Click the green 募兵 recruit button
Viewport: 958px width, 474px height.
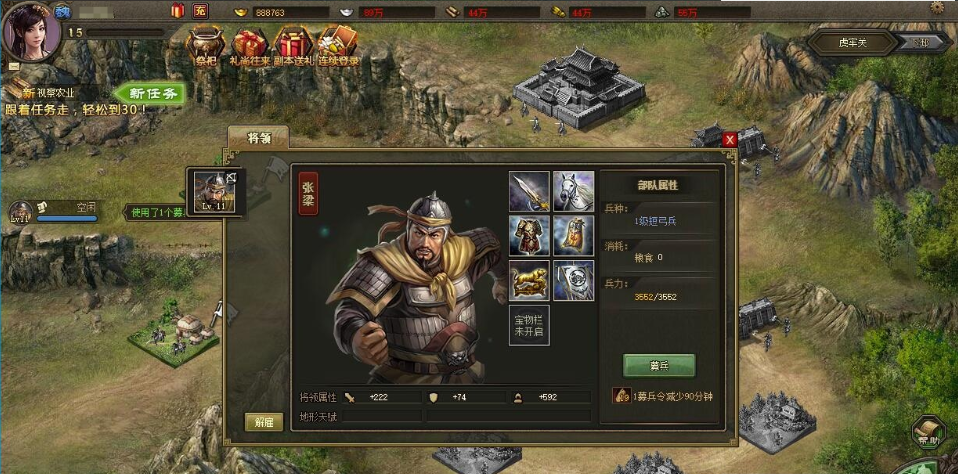tap(658, 365)
